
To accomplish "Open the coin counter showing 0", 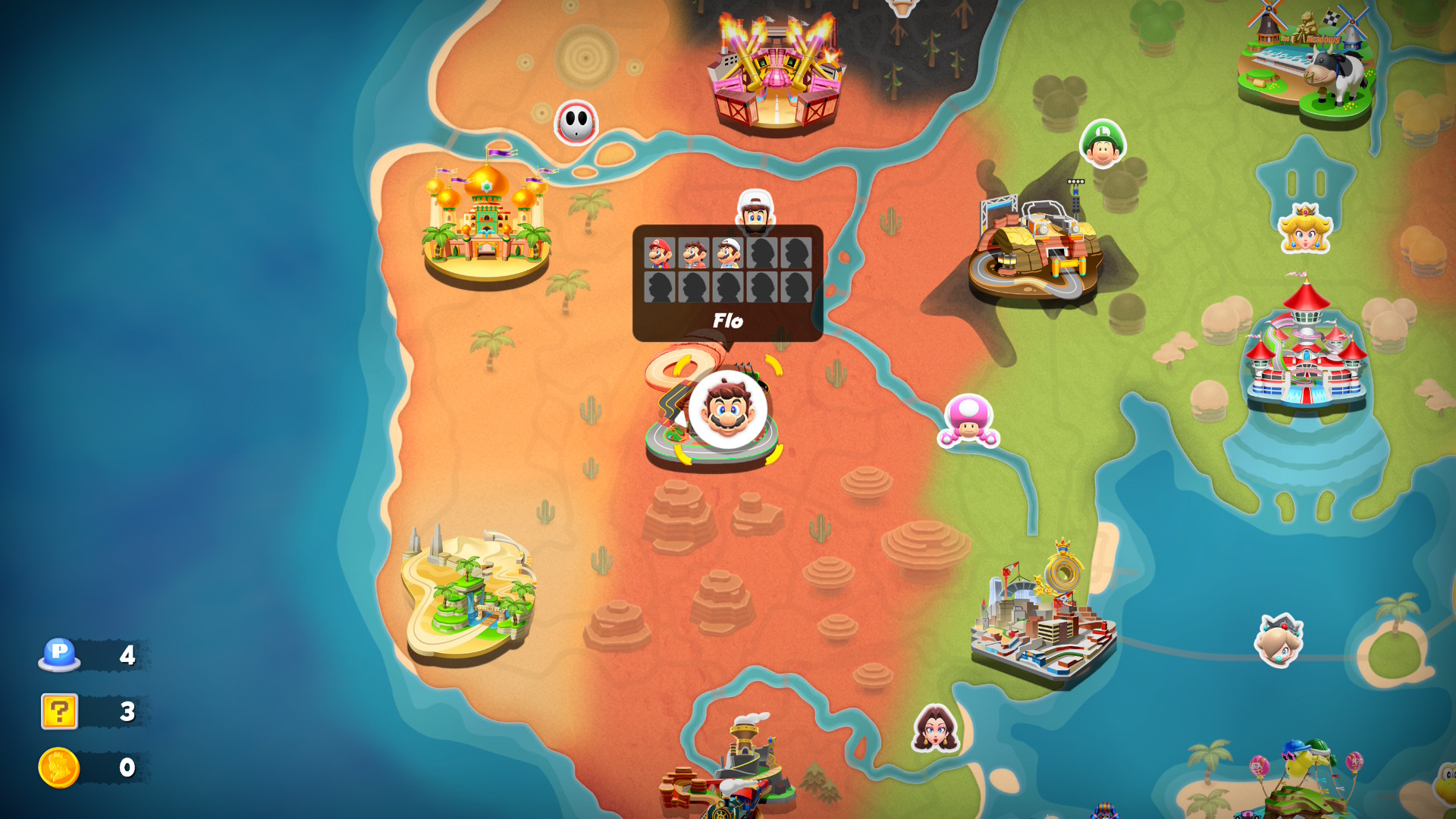I will tap(87, 766).
